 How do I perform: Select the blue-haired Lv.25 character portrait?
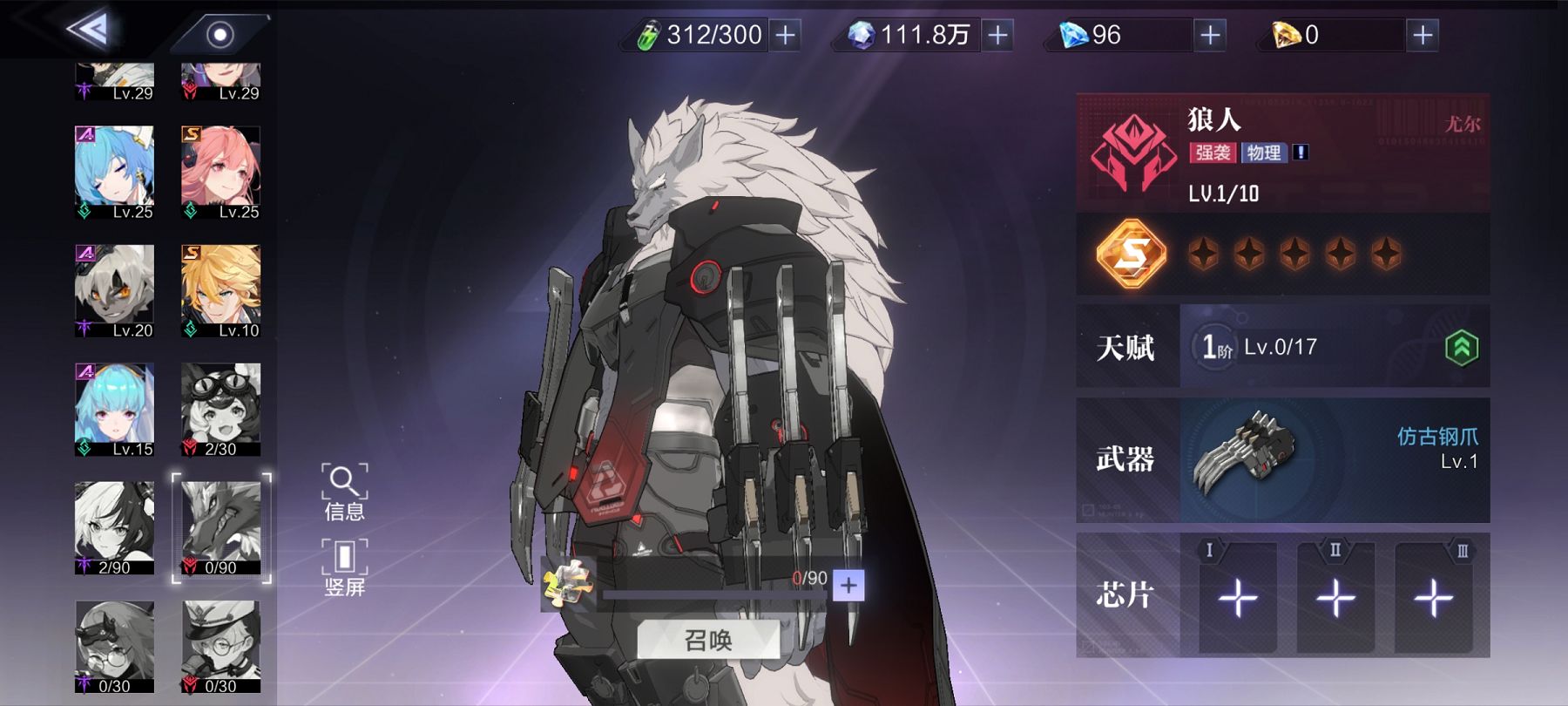(114, 173)
